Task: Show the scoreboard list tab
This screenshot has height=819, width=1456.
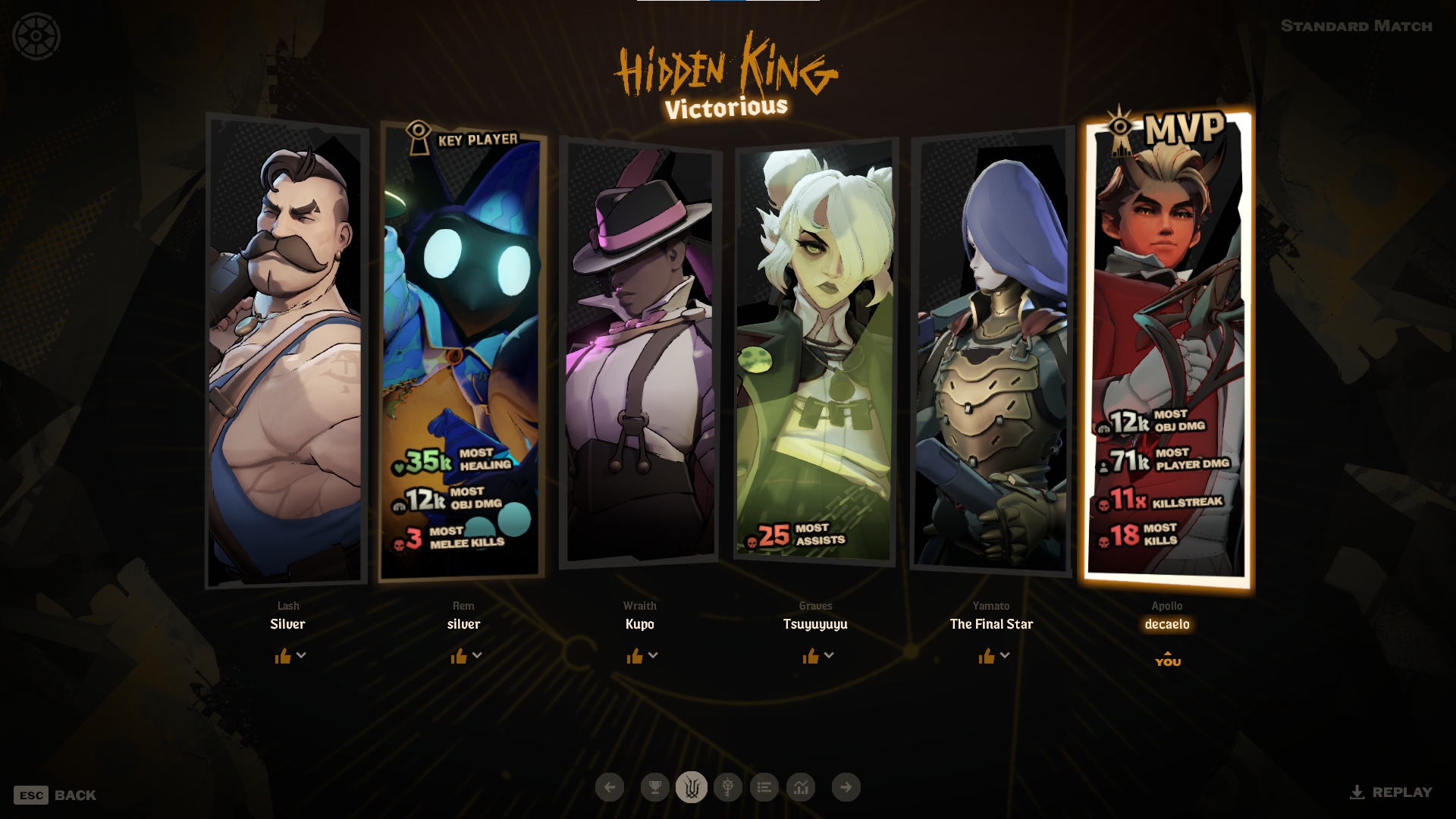Action: (x=764, y=787)
